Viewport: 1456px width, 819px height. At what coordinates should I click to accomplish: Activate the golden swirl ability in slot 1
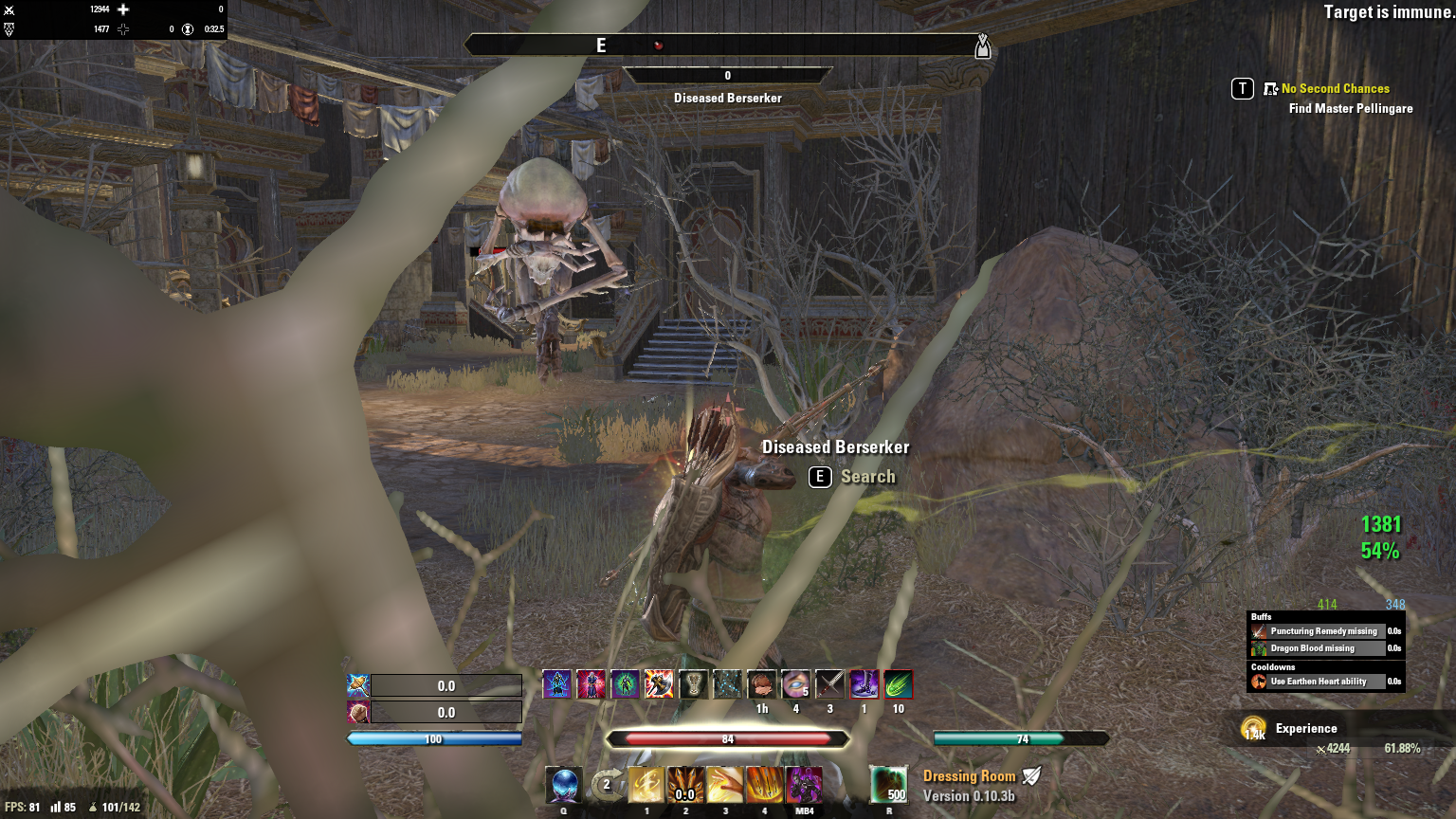(646, 786)
